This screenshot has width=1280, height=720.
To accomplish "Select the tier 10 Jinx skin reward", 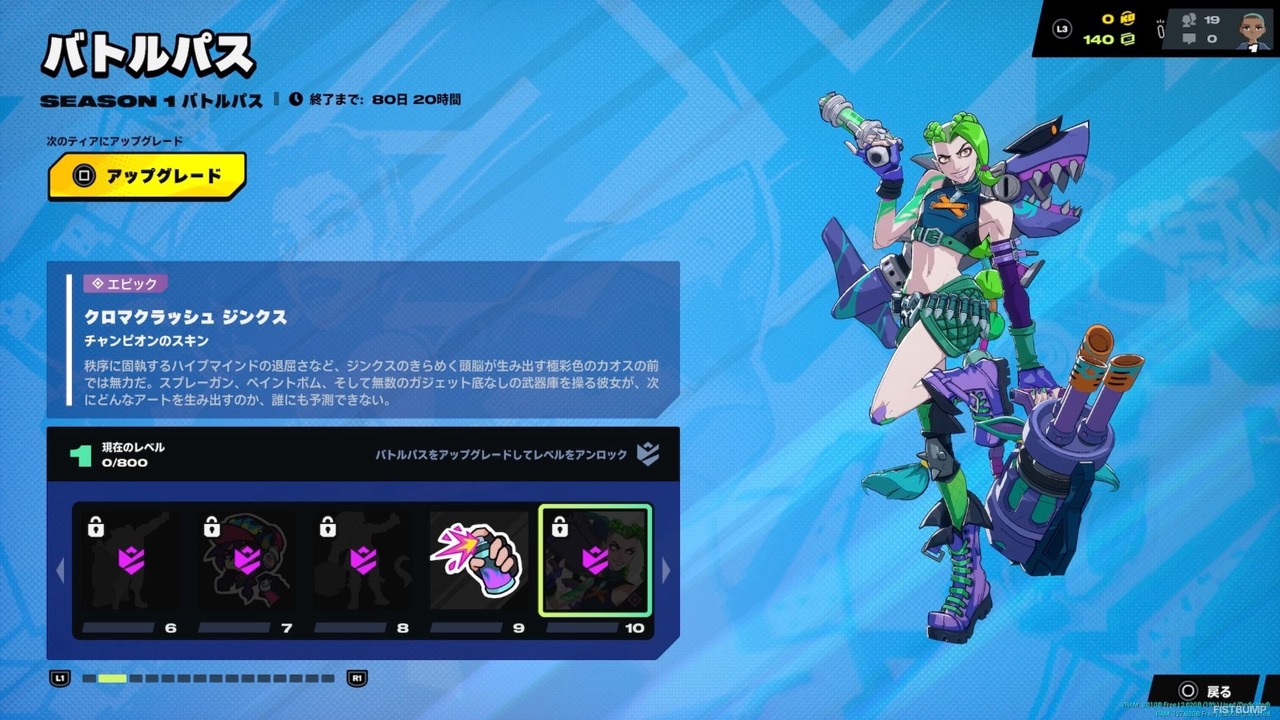I will (x=595, y=560).
